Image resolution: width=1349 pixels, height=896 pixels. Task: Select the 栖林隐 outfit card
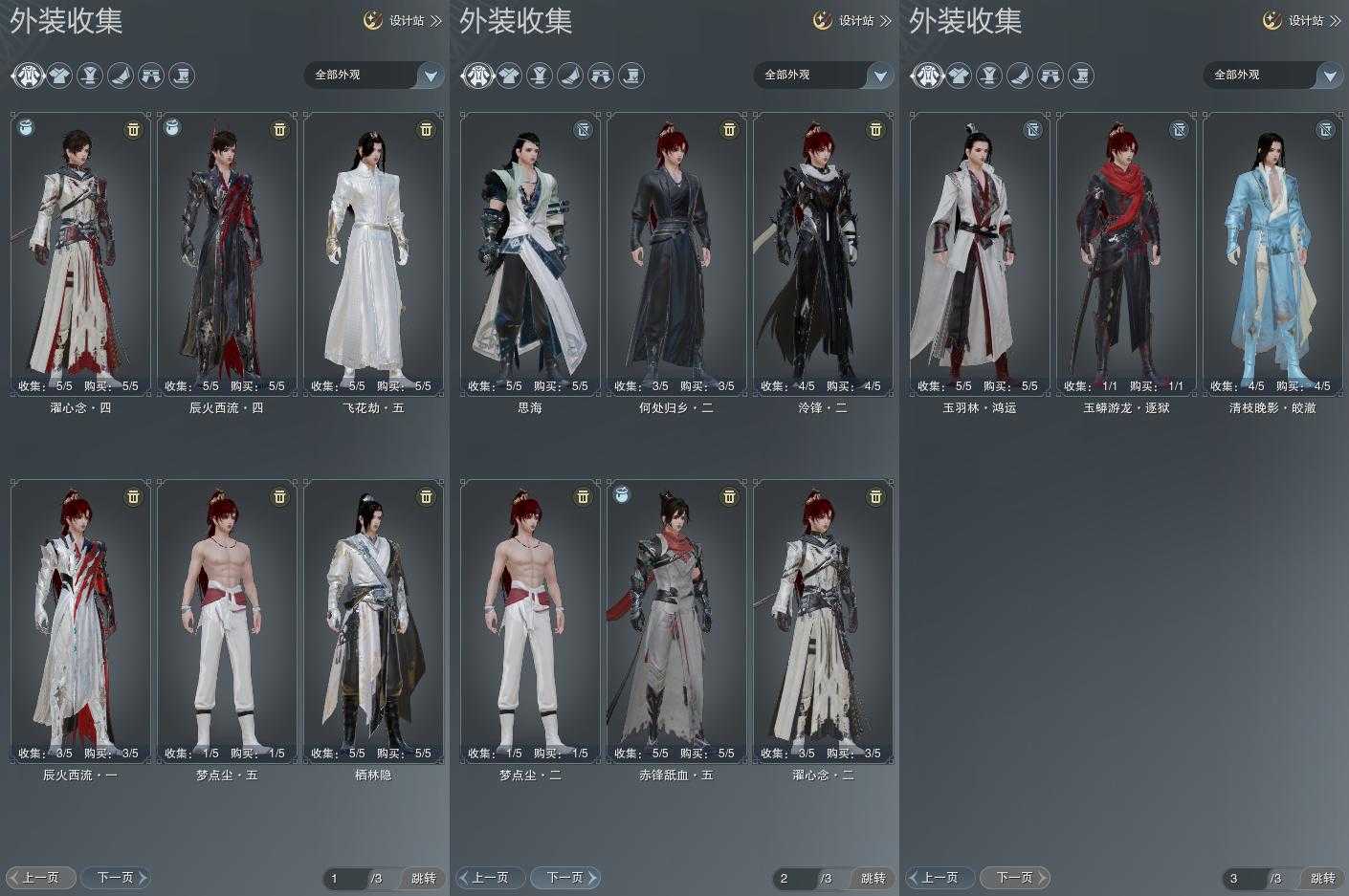click(x=373, y=622)
